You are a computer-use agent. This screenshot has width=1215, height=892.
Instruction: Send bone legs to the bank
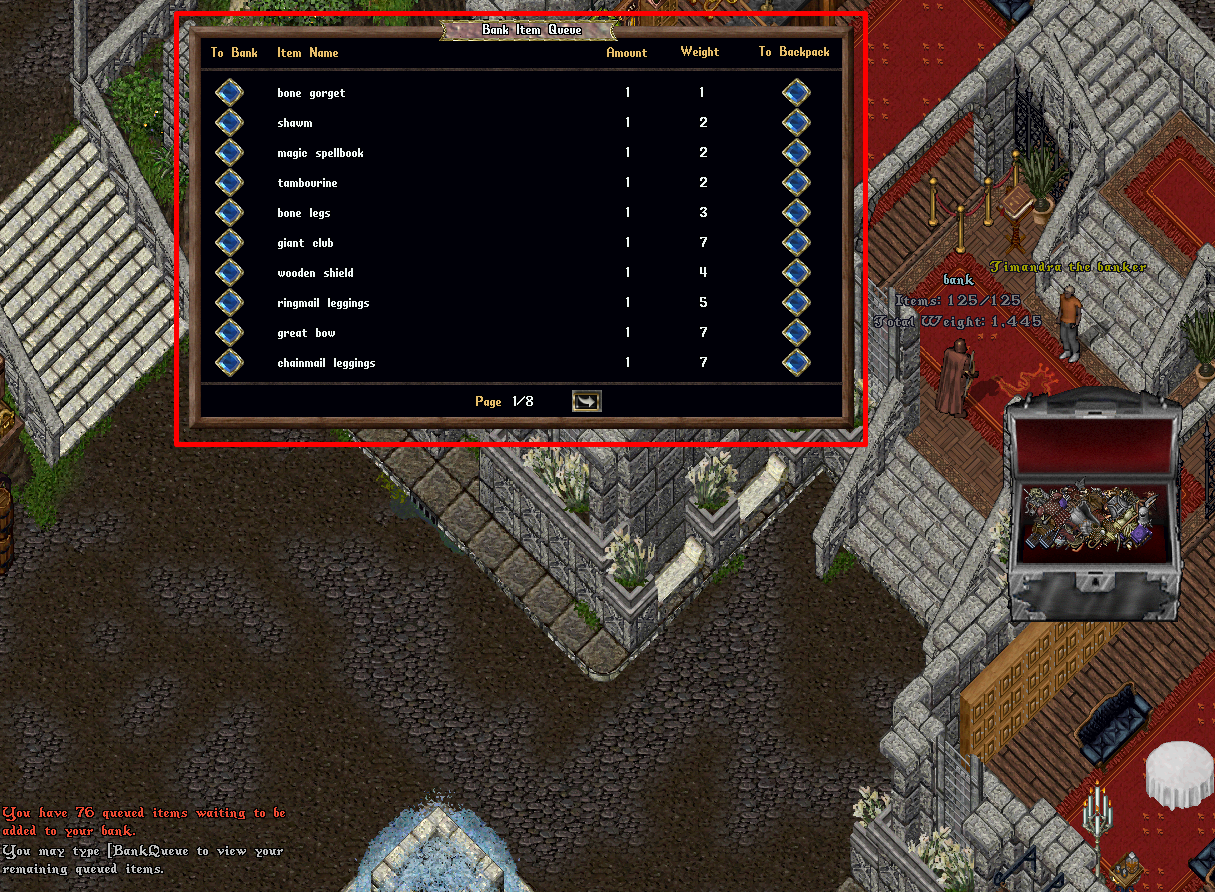(x=229, y=213)
